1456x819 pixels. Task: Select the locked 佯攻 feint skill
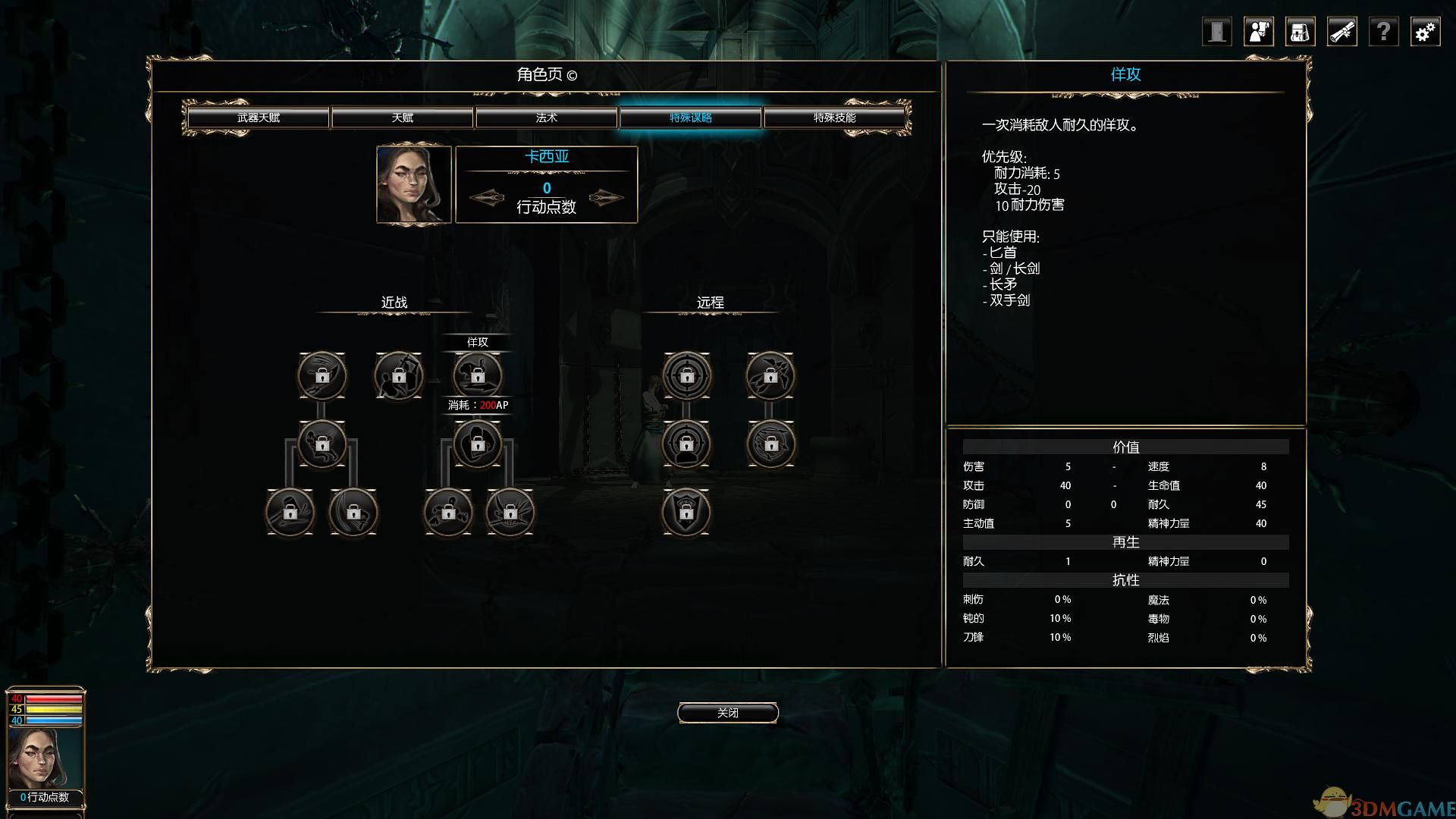pyautogui.click(x=477, y=375)
